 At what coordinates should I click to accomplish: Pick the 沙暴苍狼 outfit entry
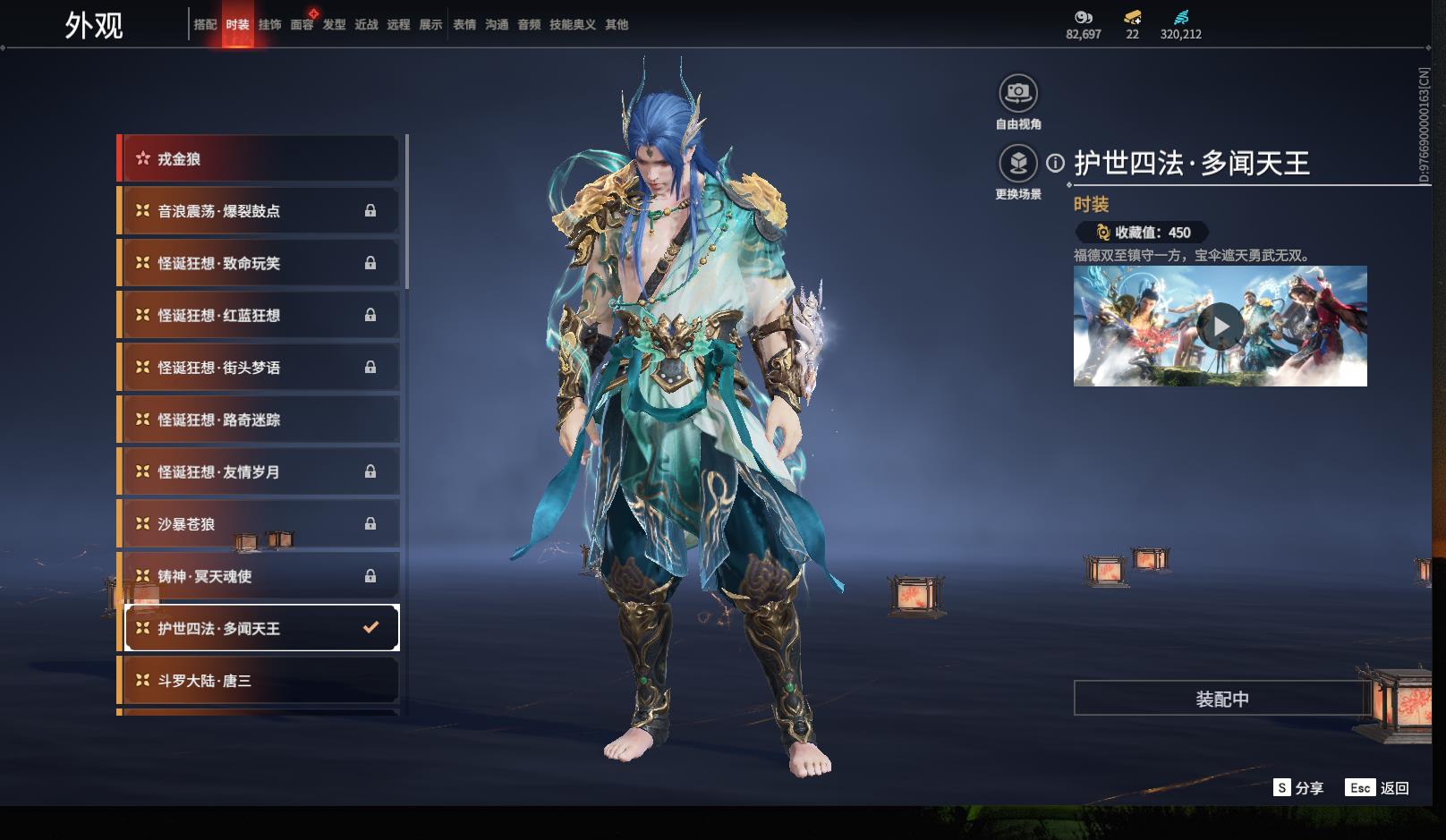259,524
